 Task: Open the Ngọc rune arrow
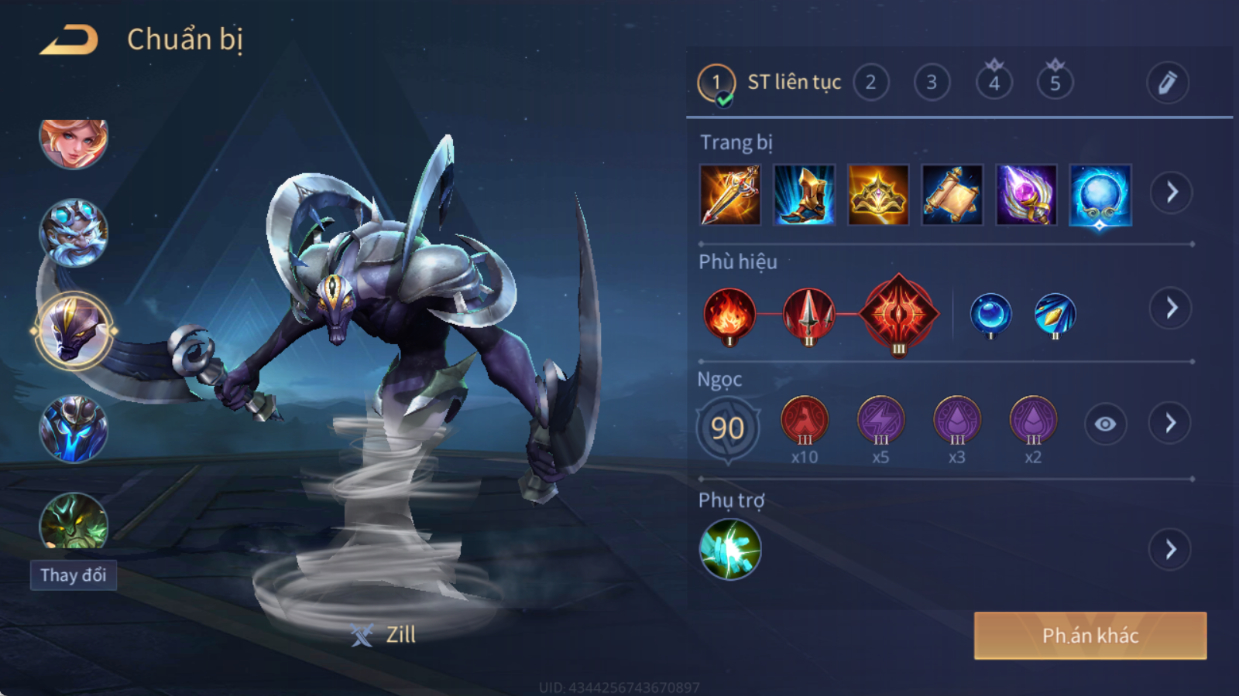point(1170,424)
